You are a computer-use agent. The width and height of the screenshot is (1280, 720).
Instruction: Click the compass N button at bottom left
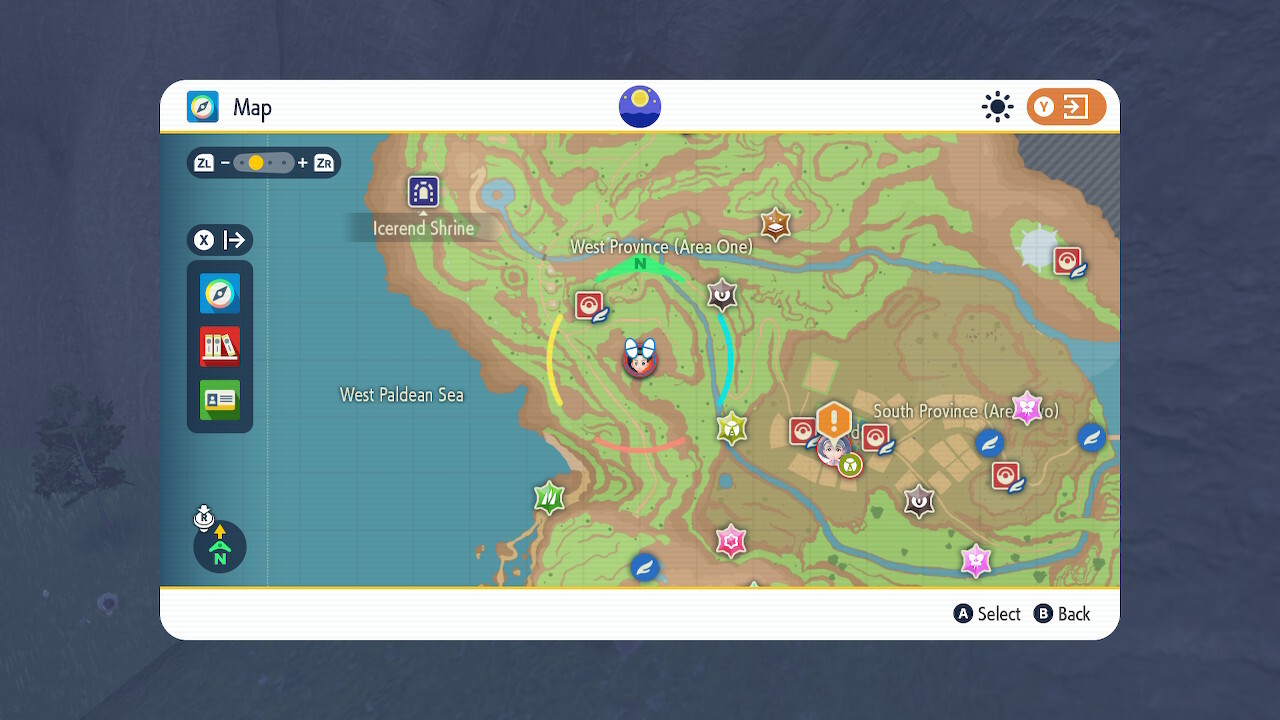pos(219,547)
